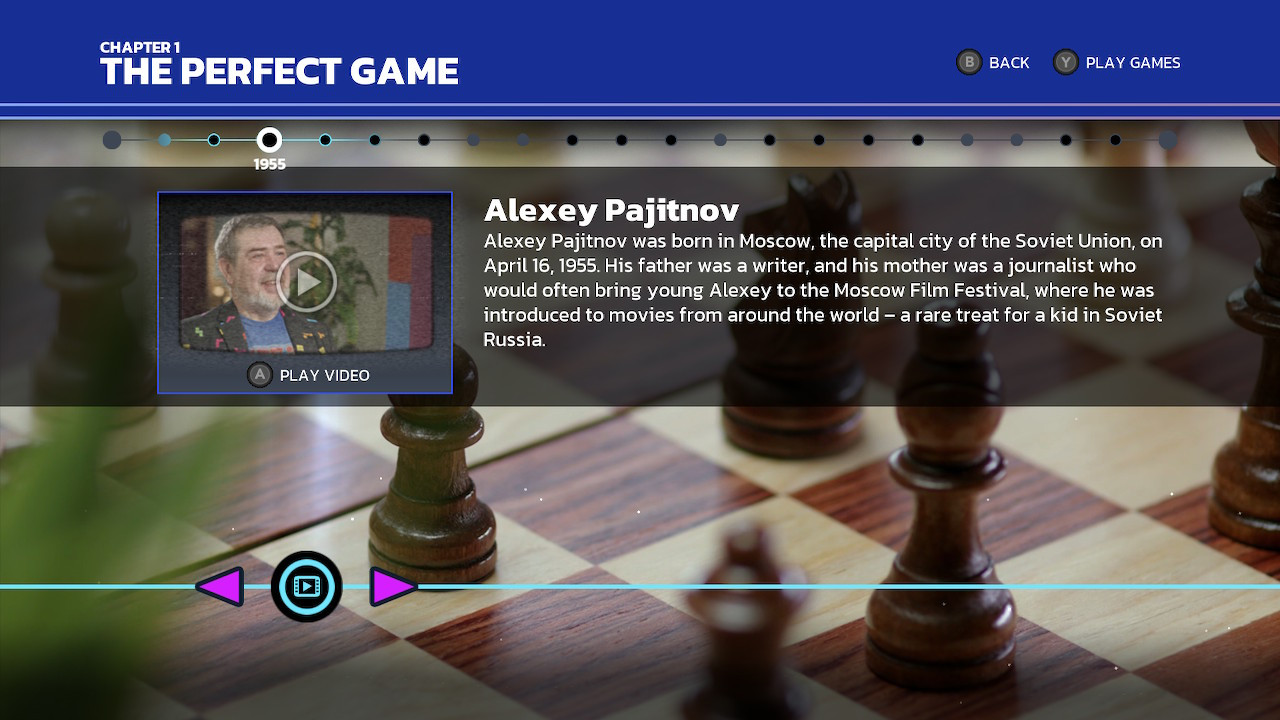Click the circular Y button icon
Screen dimensions: 1280x720
coord(1066,62)
